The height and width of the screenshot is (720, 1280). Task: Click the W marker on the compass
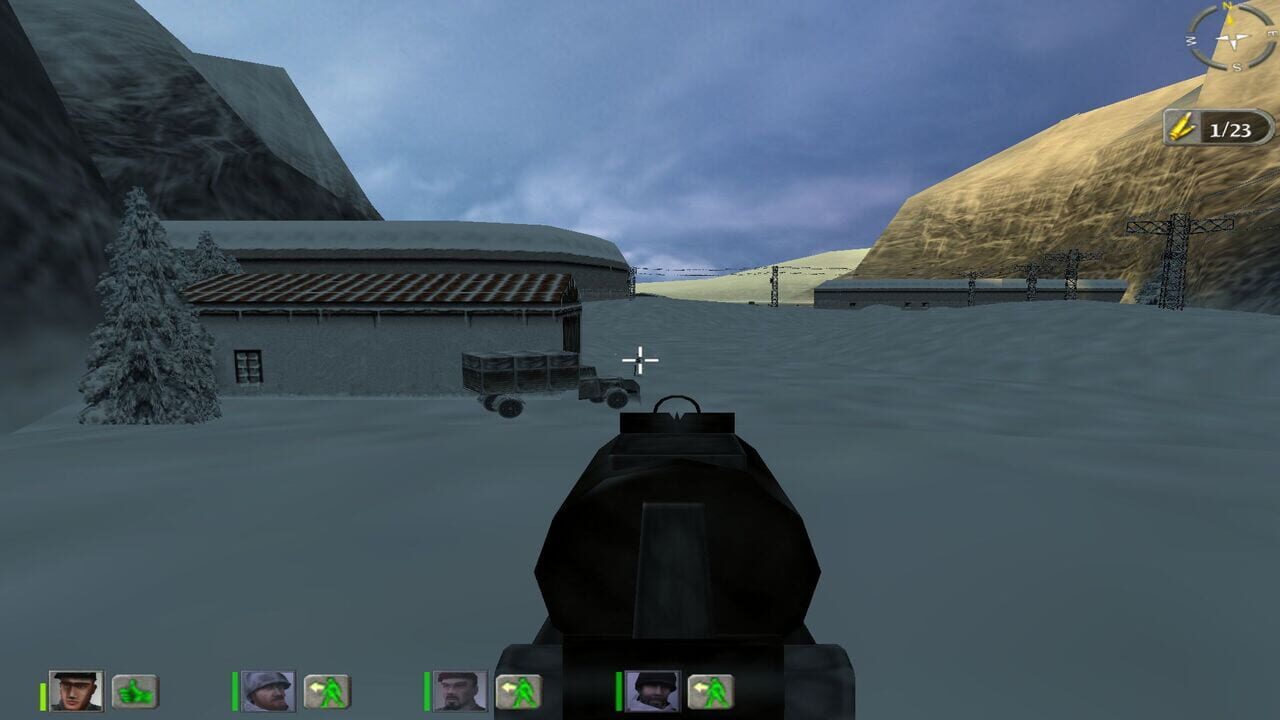(x=1189, y=39)
